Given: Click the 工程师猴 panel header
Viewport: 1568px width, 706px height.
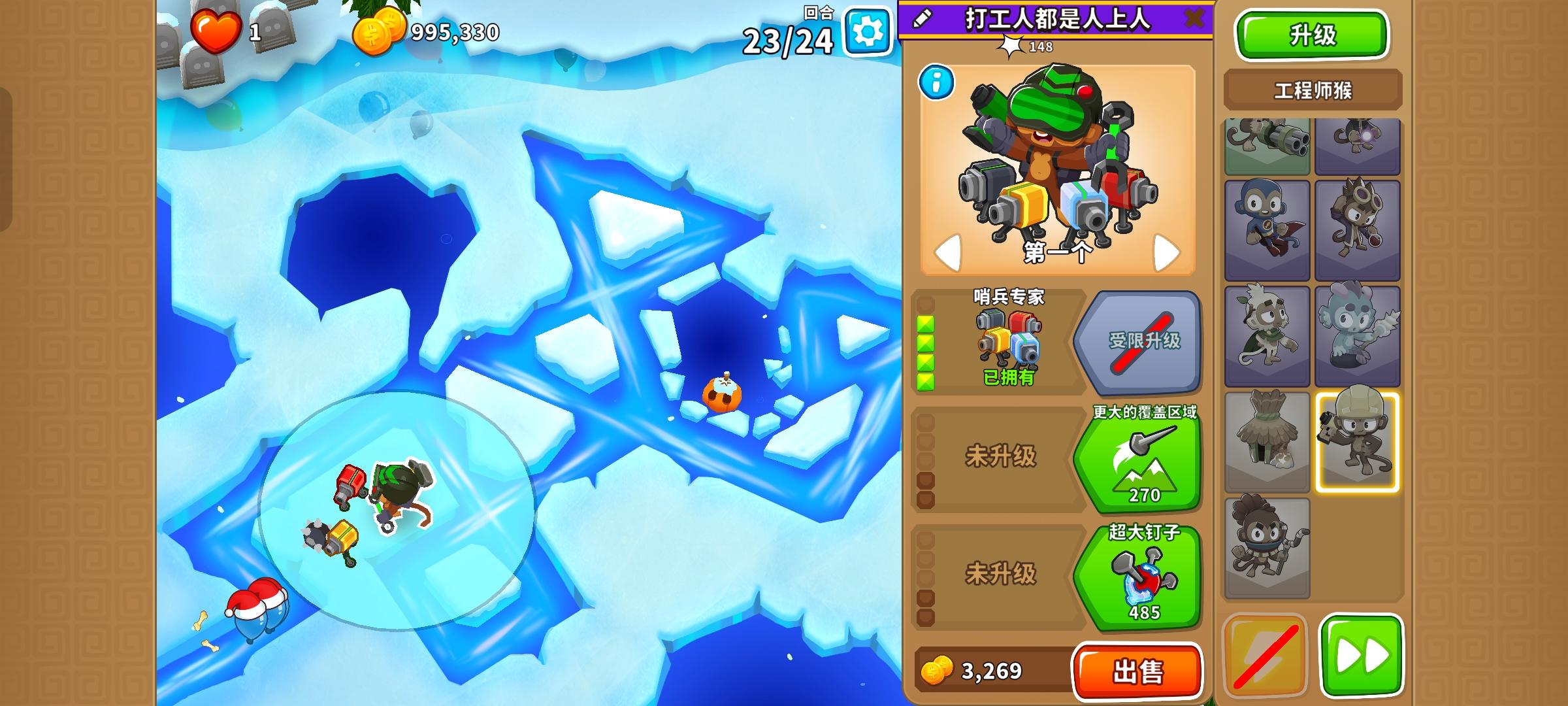Looking at the screenshot, I should (x=1312, y=87).
